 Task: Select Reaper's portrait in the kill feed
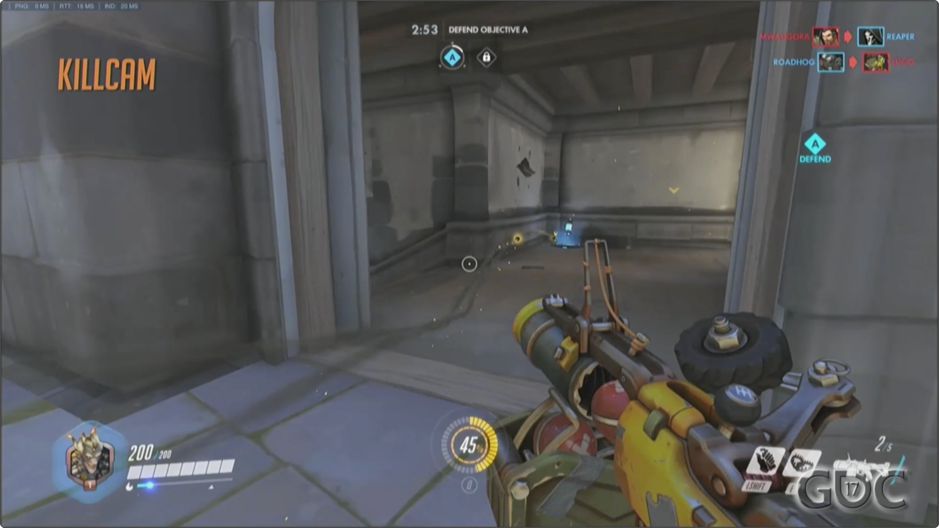pyautogui.click(x=870, y=37)
